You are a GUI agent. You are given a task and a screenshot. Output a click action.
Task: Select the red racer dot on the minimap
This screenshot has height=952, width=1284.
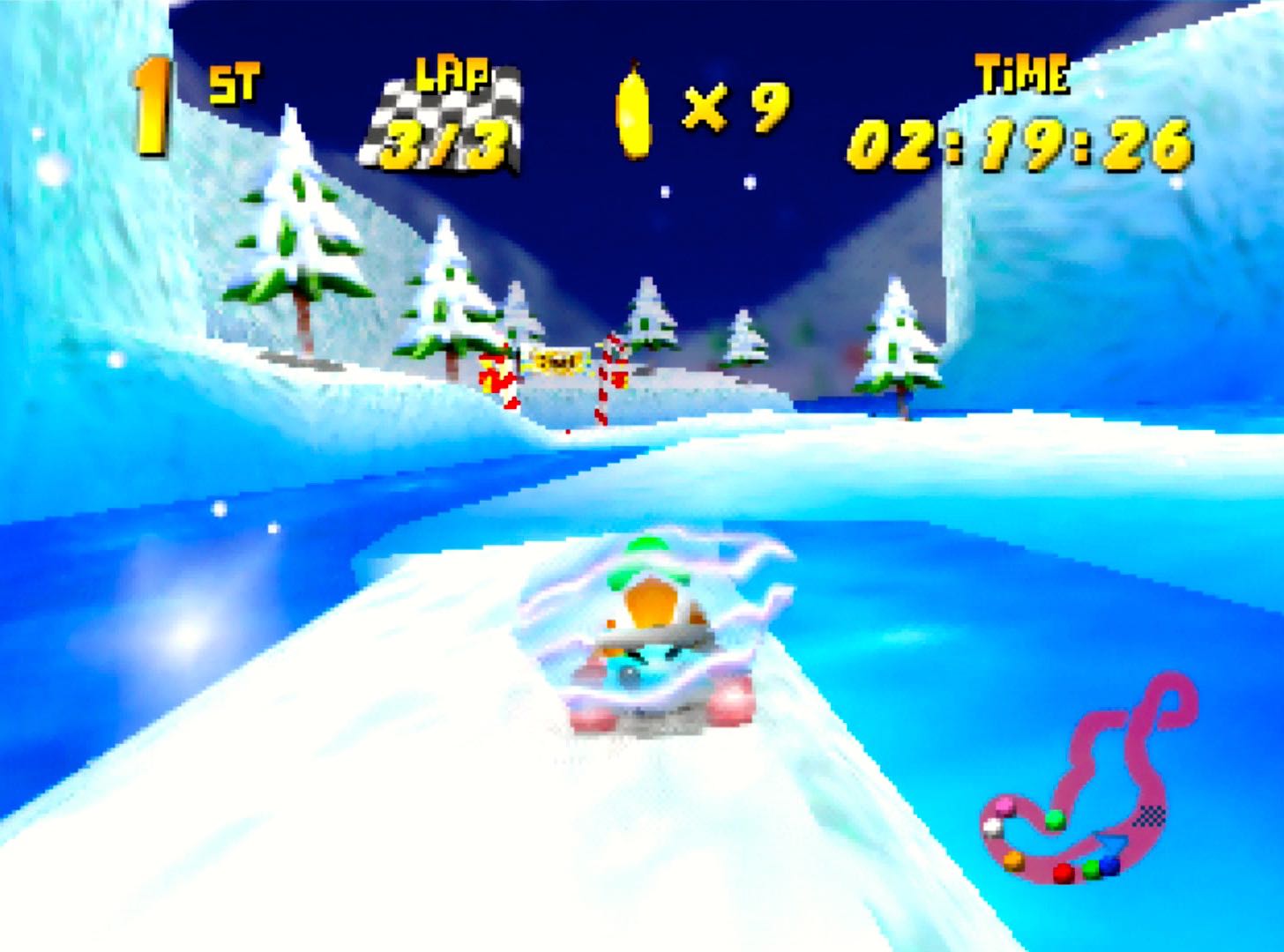pyautogui.click(x=1063, y=871)
